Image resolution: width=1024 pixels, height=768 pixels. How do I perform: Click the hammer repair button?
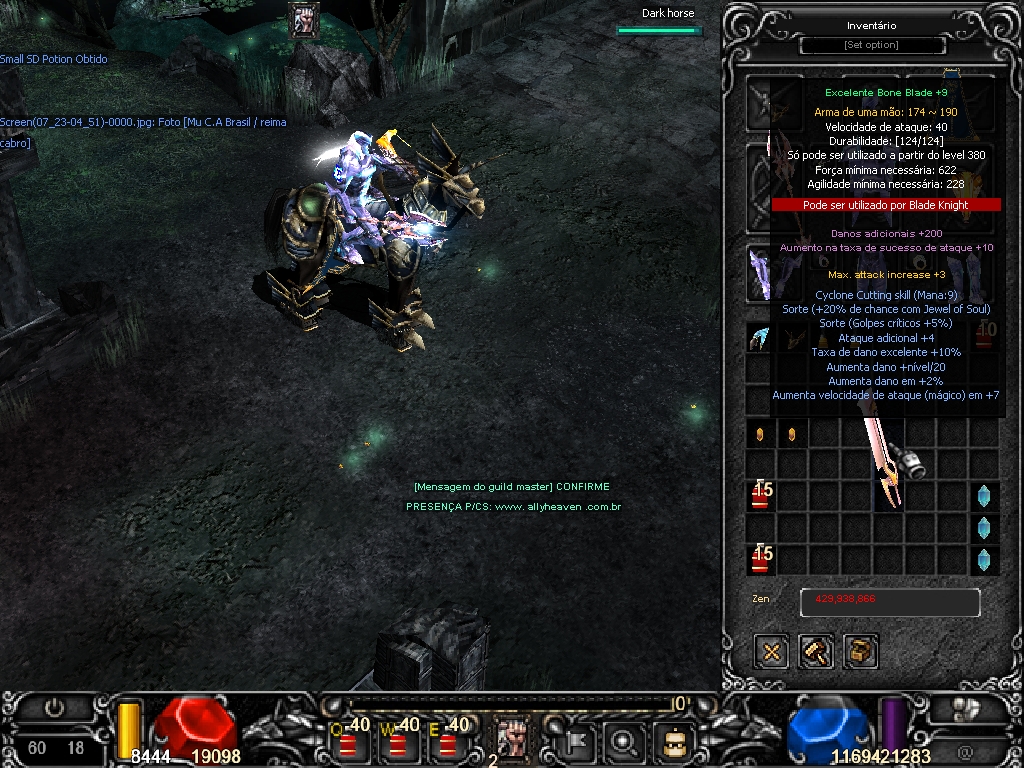816,652
